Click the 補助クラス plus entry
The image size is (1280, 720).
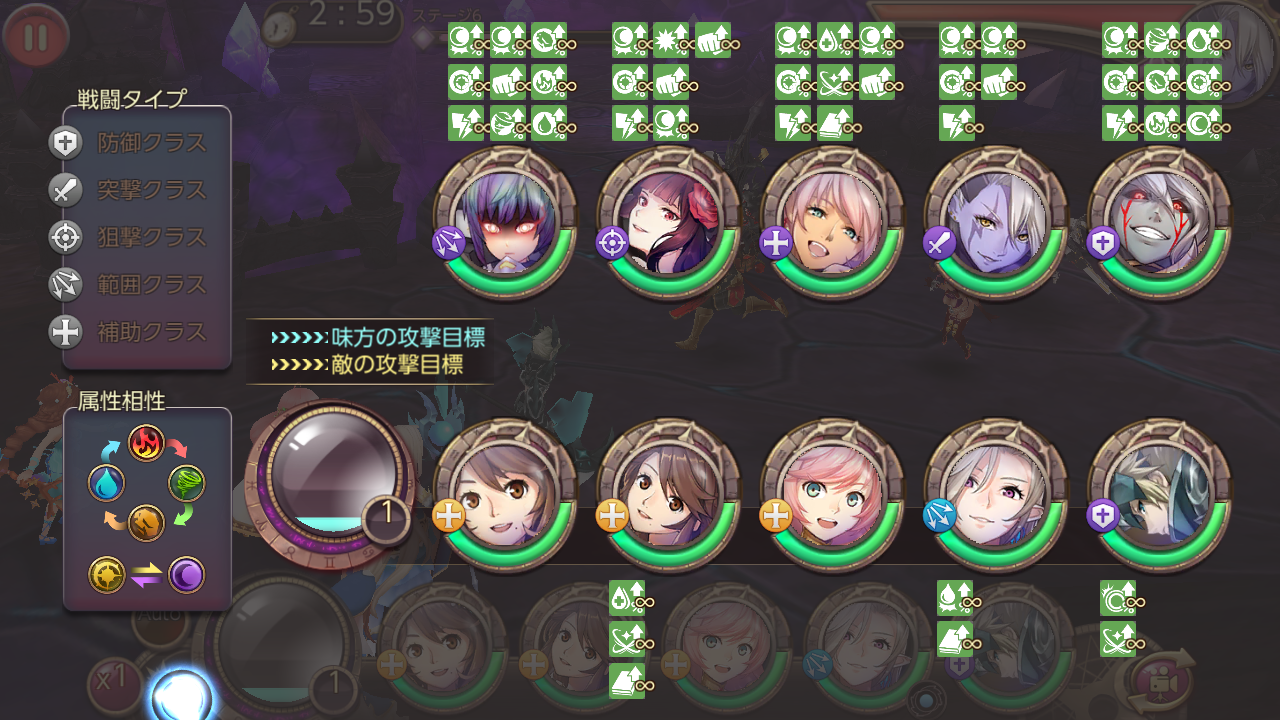(130, 331)
